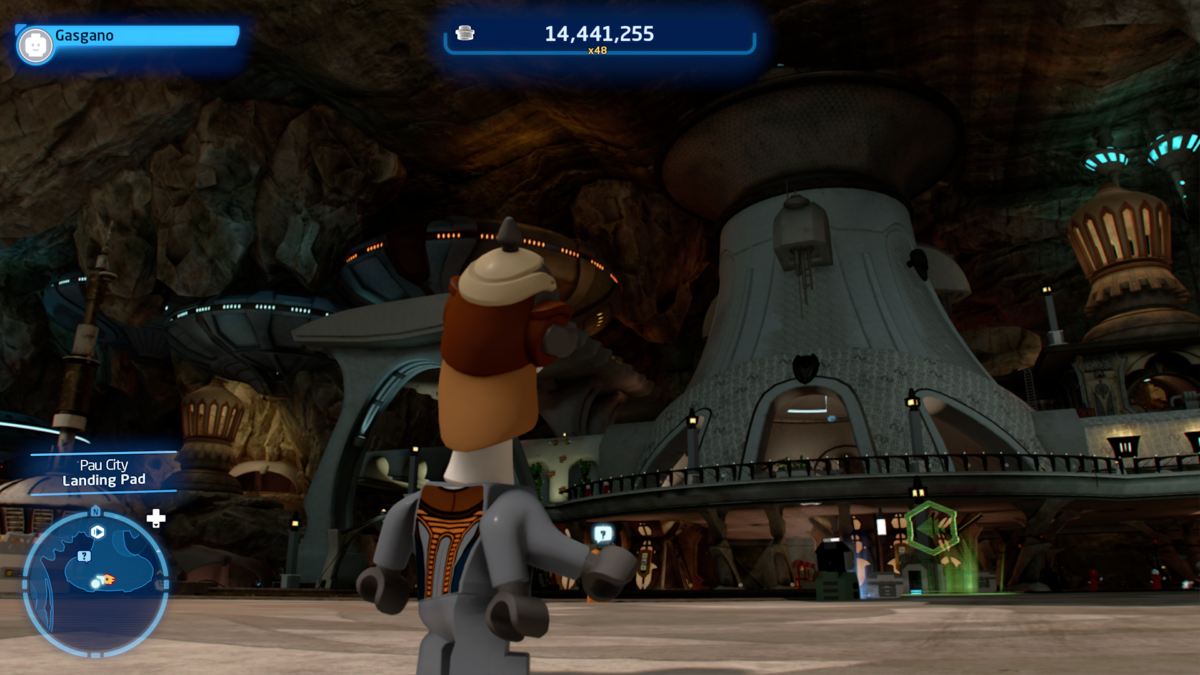Image resolution: width=1200 pixels, height=675 pixels.
Task: Click the circular minimap
Action: 95,583
